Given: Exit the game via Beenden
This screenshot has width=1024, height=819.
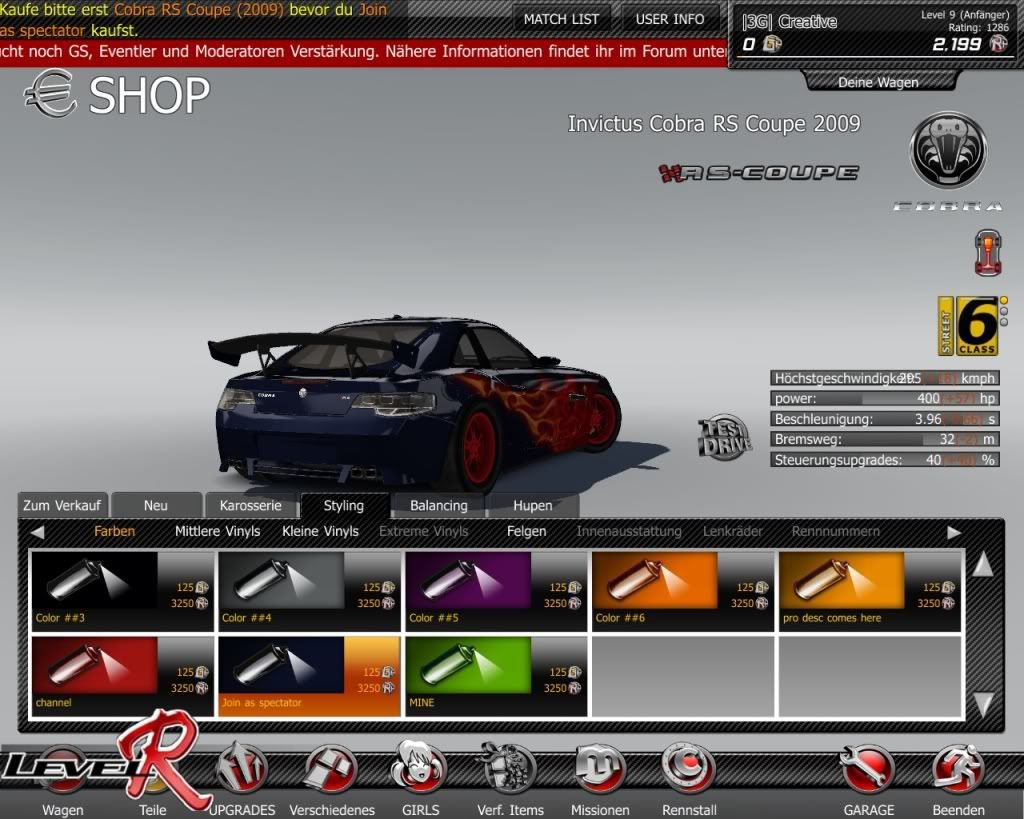Looking at the screenshot, I should click(958, 778).
